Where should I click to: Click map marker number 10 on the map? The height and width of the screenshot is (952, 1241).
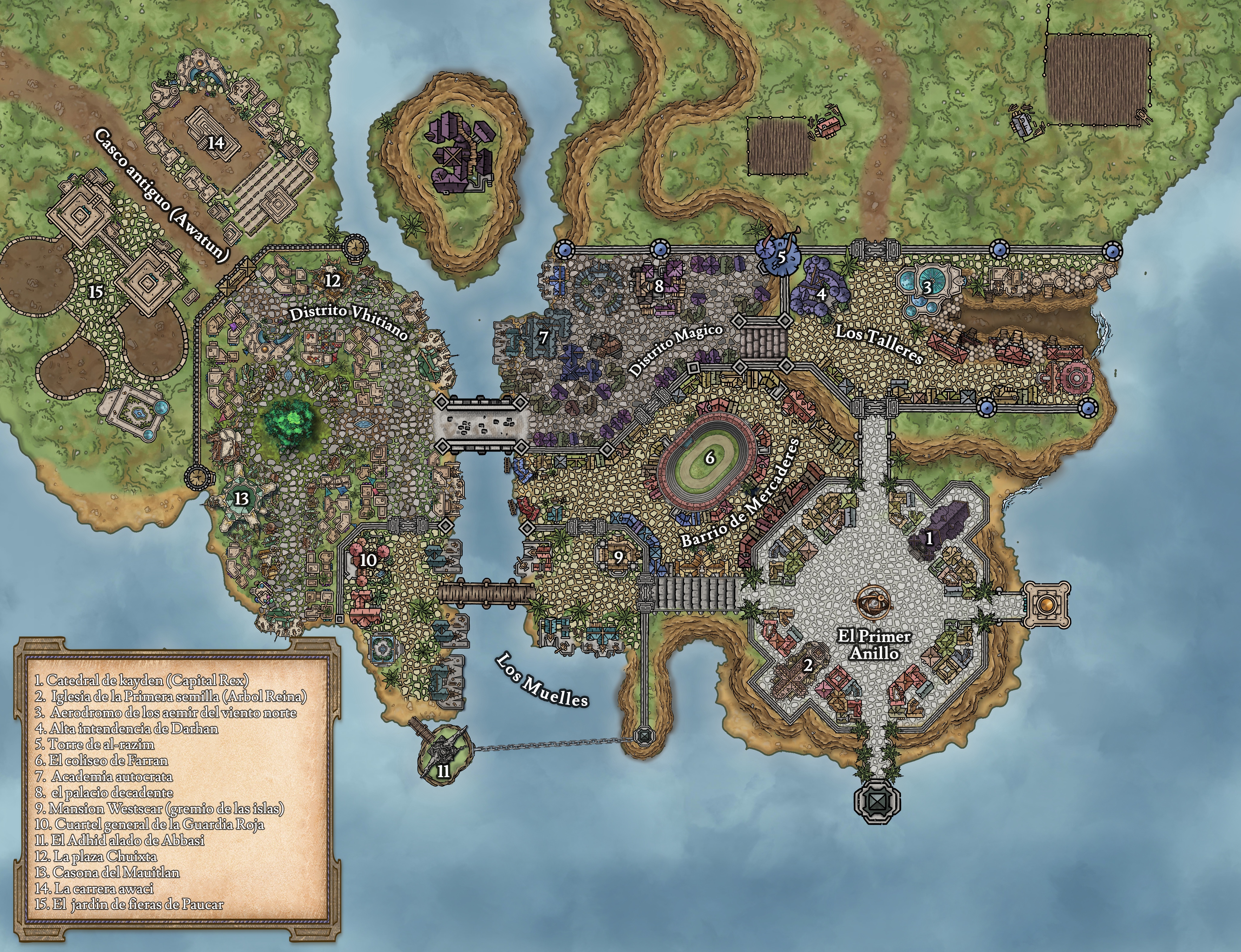pos(368,560)
